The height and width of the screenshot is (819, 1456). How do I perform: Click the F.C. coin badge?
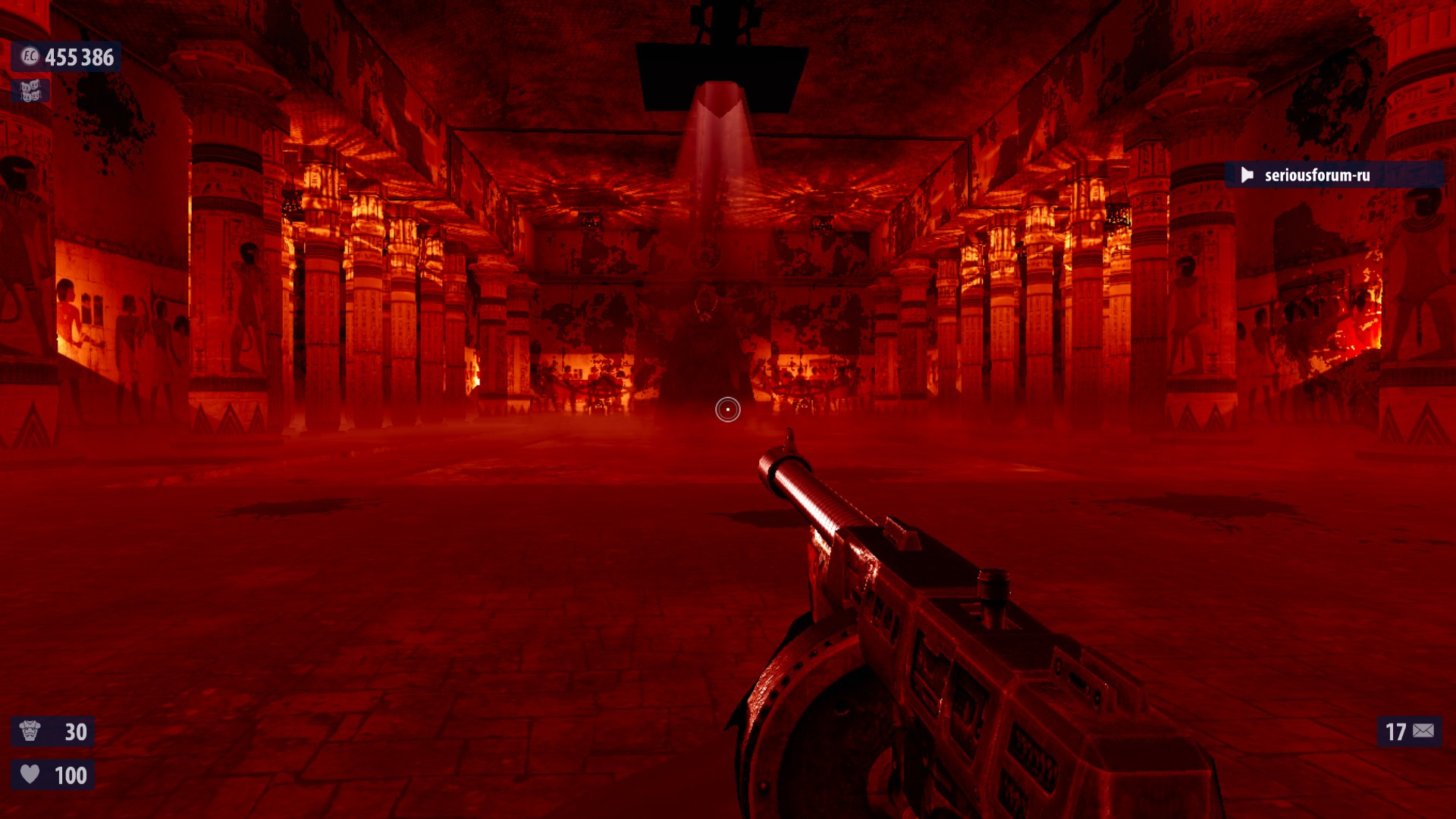tap(29, 57)
